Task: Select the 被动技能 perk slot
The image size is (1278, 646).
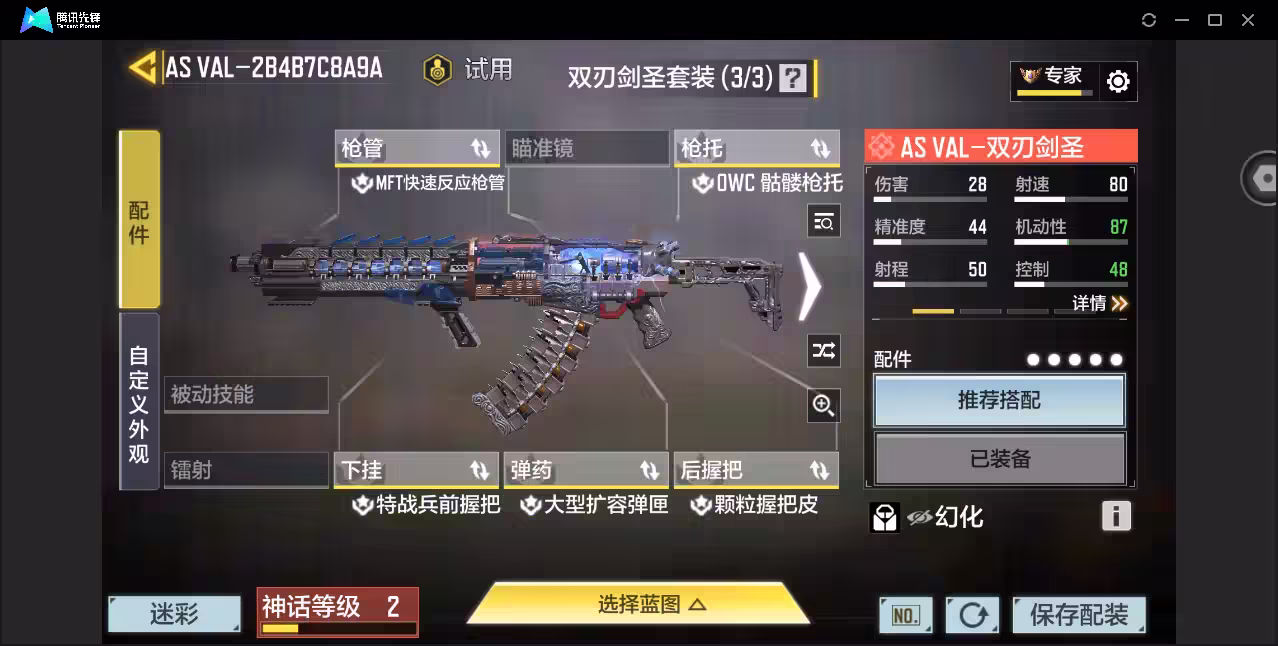Action: [x=246, y=394]
